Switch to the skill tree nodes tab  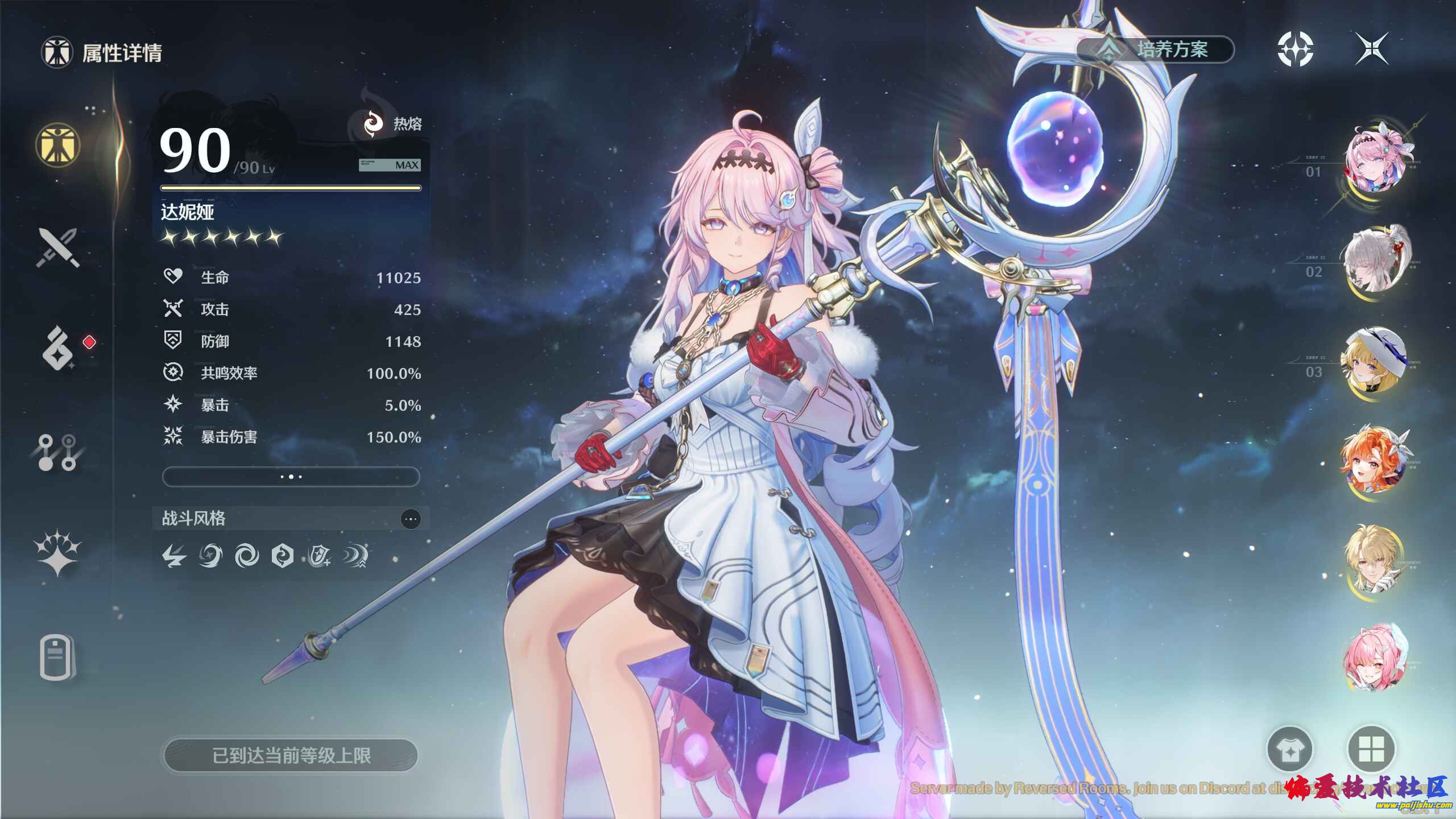57,453
